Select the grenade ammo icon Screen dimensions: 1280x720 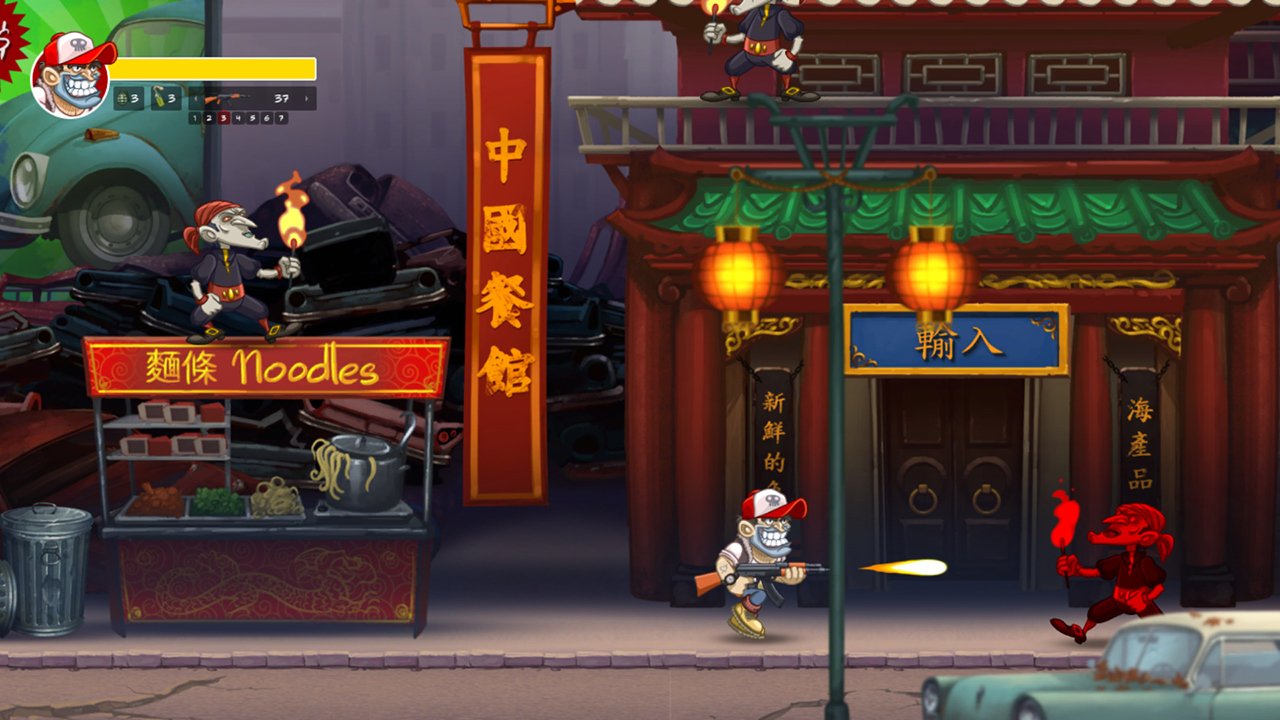tap(123, 99)
